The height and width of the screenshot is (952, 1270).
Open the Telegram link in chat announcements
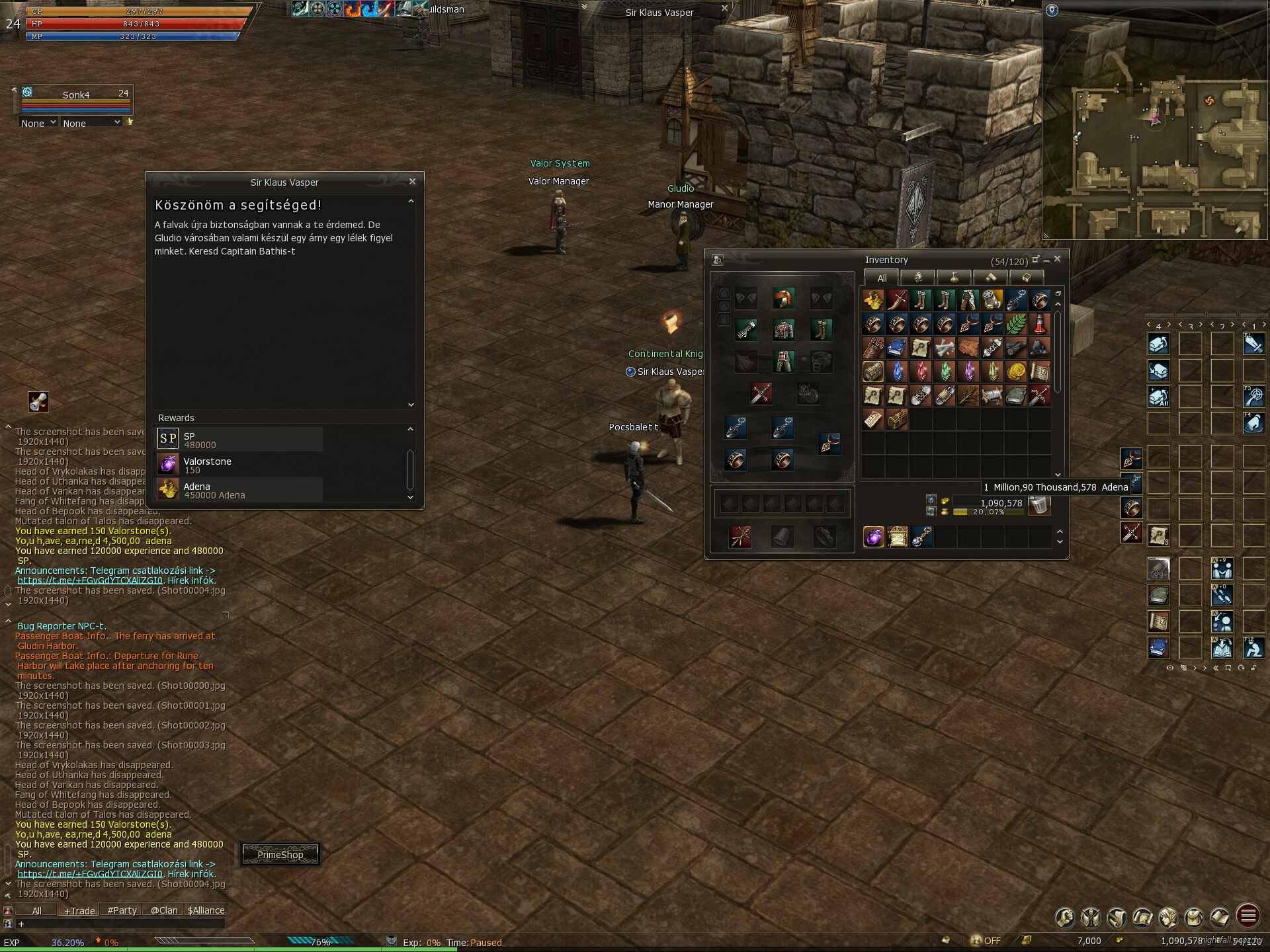[x=90, y=580]
